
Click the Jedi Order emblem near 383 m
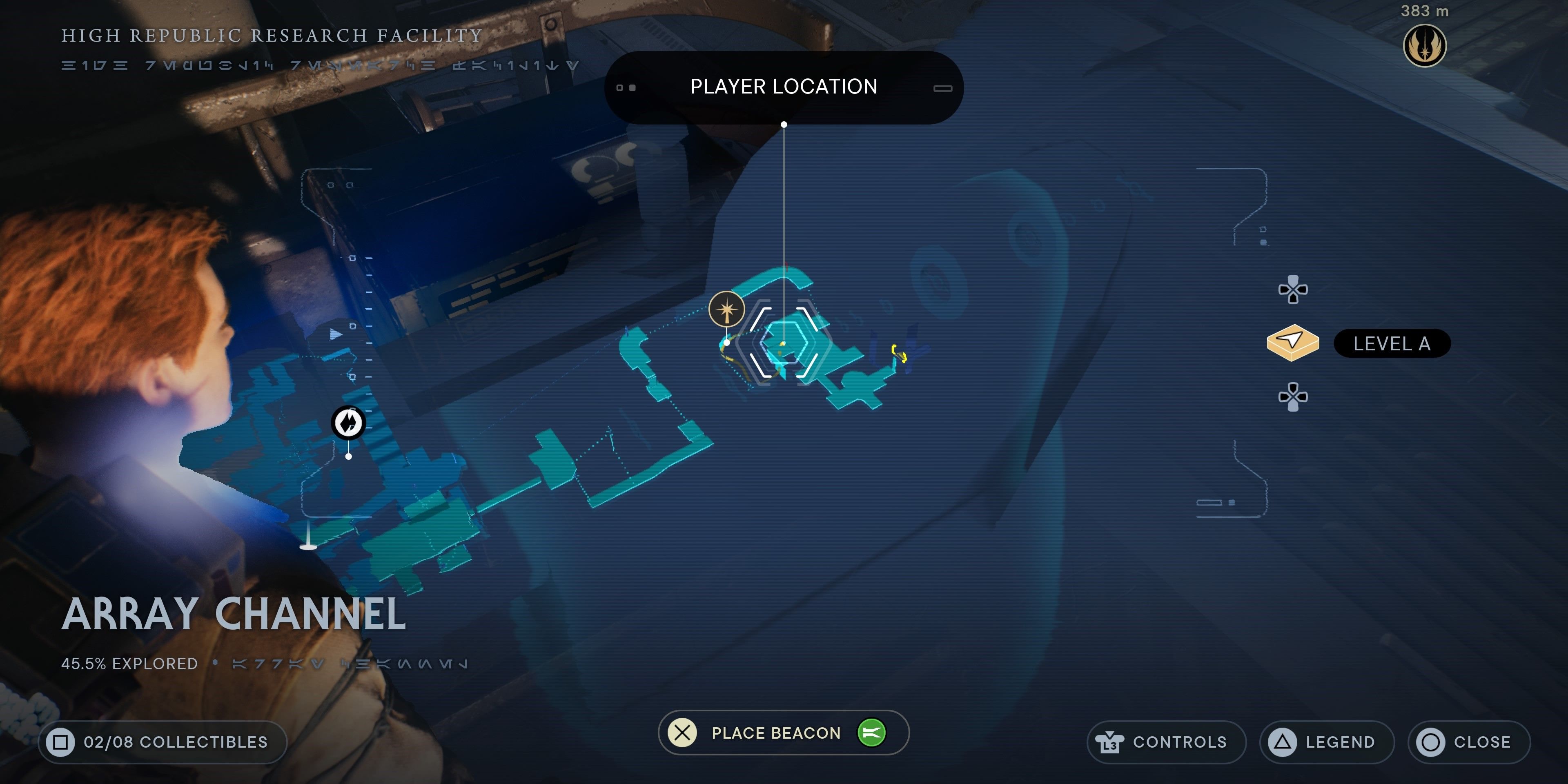click(x=1424, y=45)
